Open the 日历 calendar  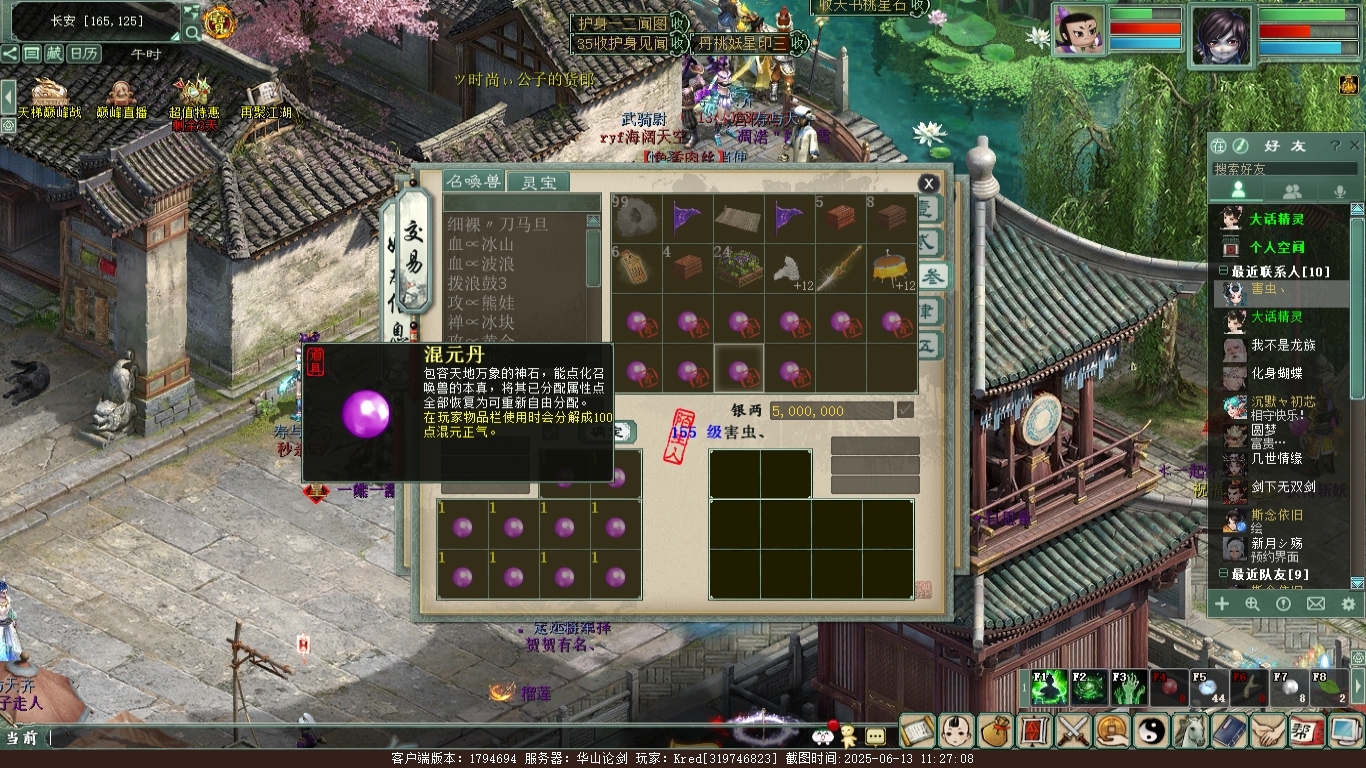[84, 54]
